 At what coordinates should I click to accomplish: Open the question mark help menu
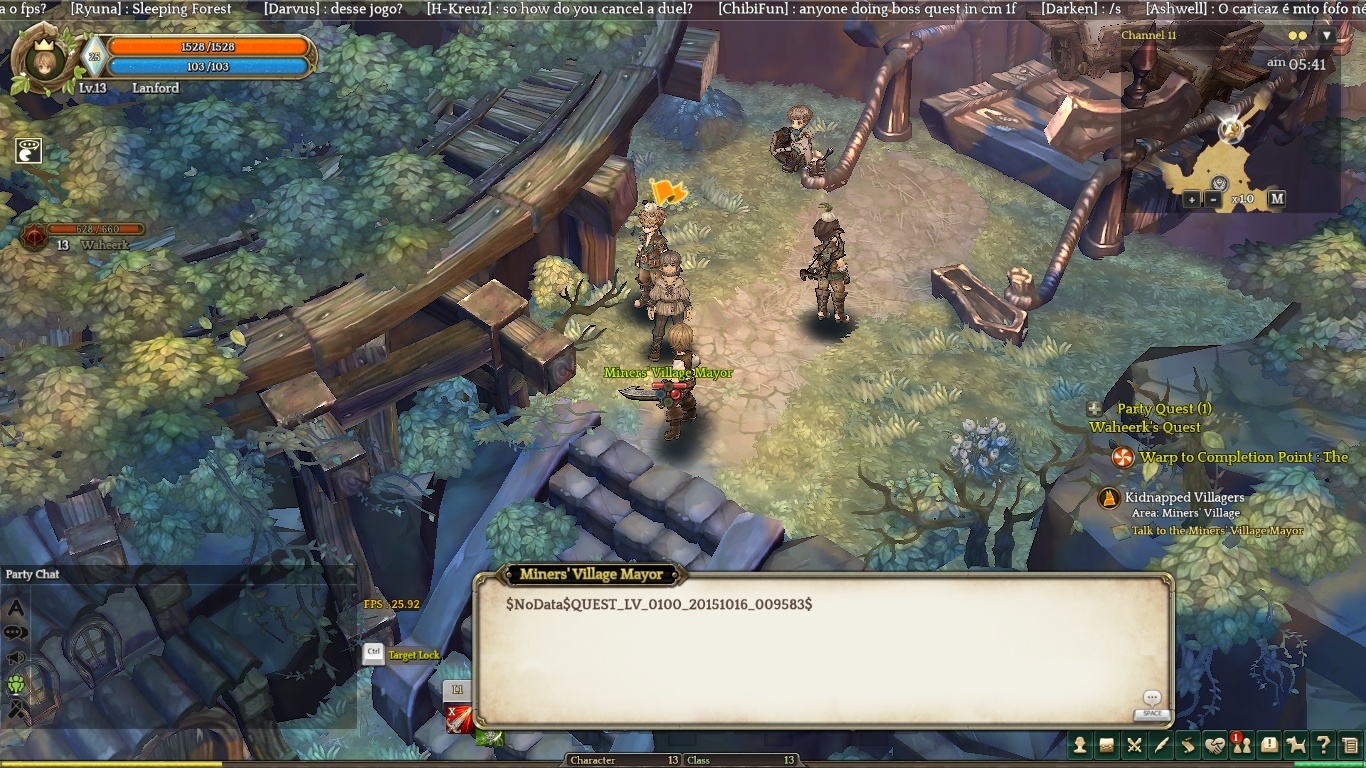(x=1323, y=745)
